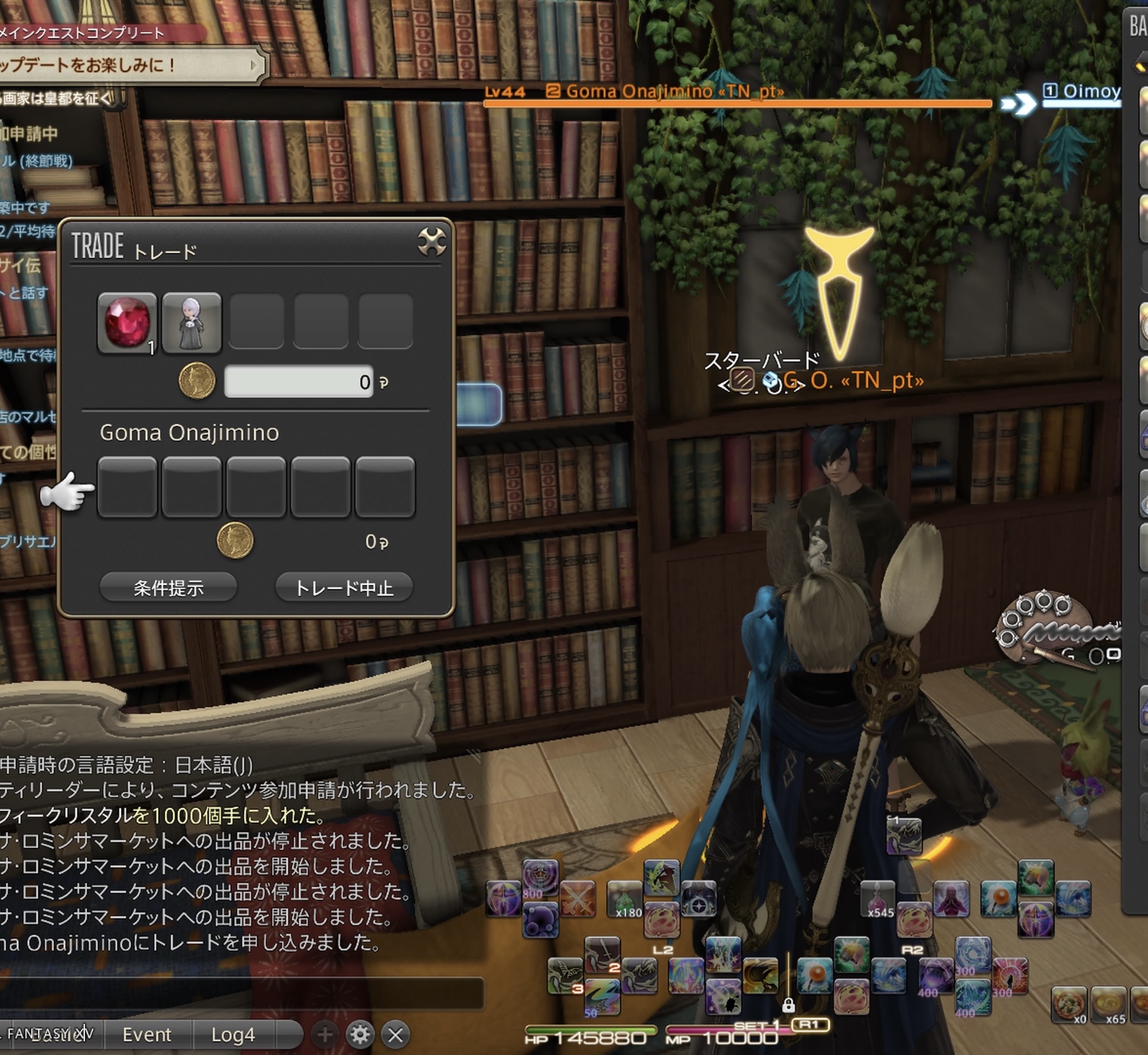Toggle the hotbar padlock icon

[x=788, y=1005]
